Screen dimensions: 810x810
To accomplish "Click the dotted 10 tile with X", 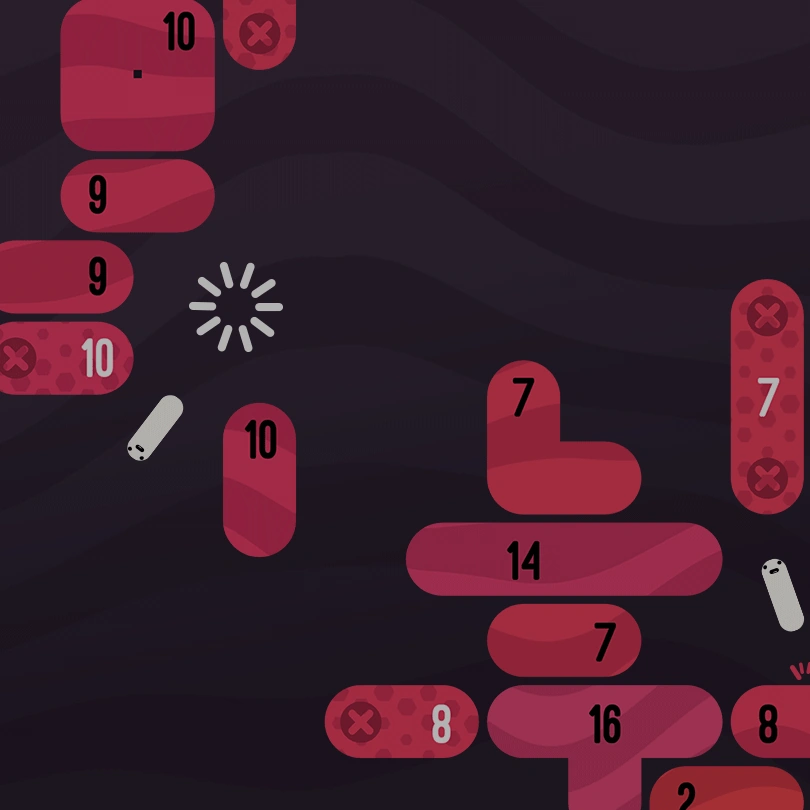I will (66, 358).
